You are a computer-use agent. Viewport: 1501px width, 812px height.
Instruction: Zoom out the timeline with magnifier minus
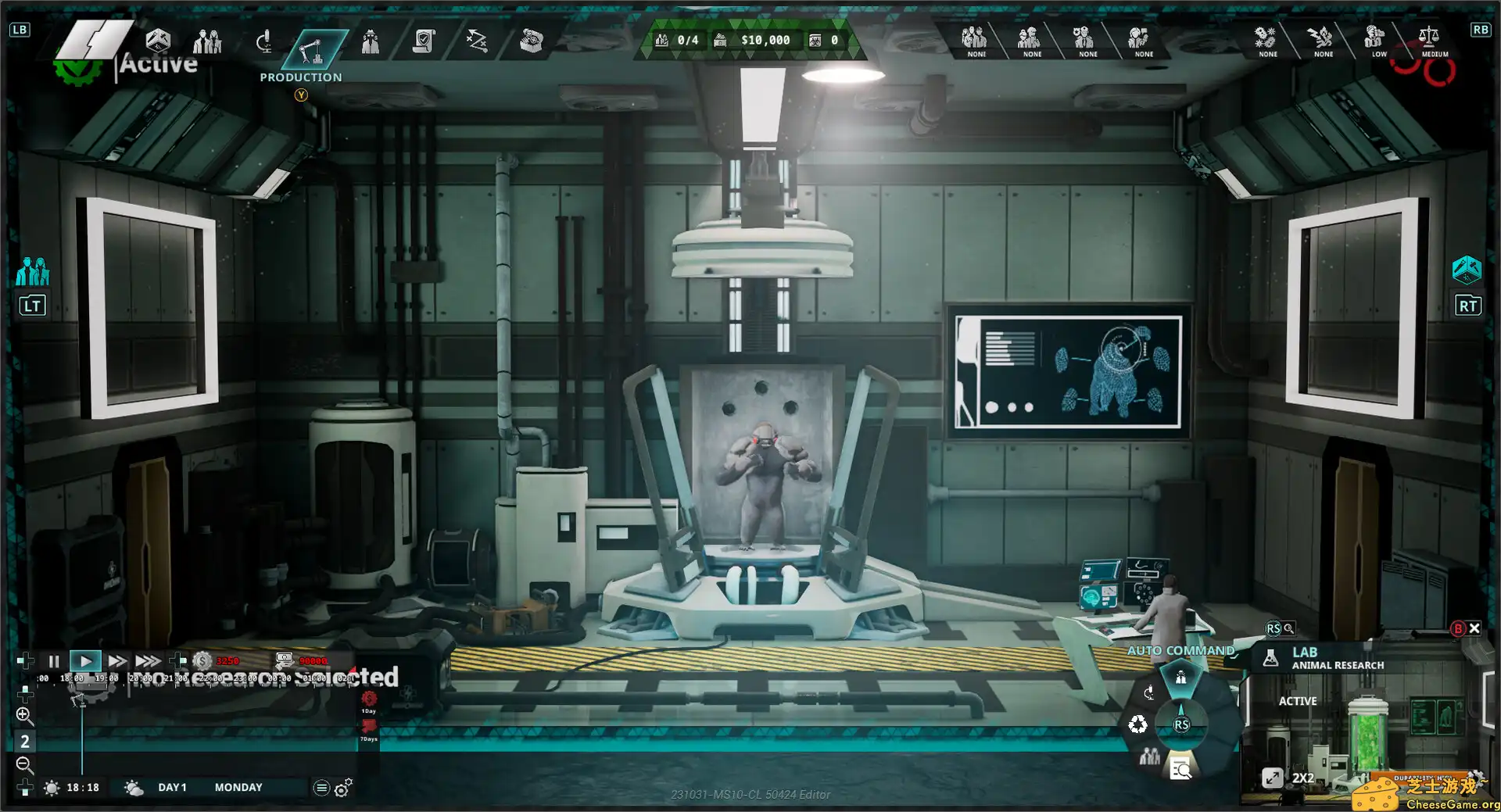[x=24, y=764]
